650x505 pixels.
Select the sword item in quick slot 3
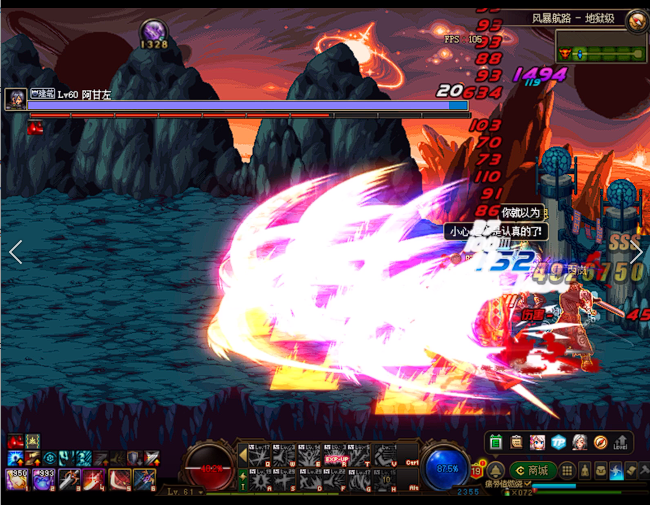(x=70, y=480)
